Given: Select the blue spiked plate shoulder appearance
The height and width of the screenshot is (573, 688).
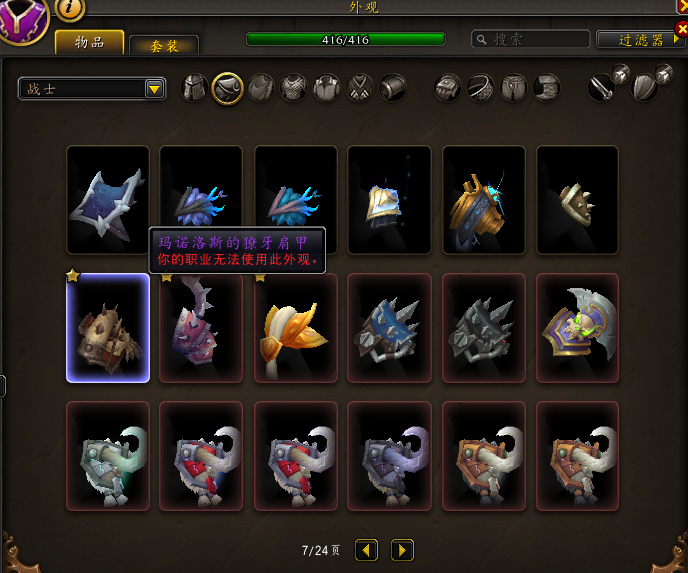Looking at the screenshot, I should coord(390,328).
